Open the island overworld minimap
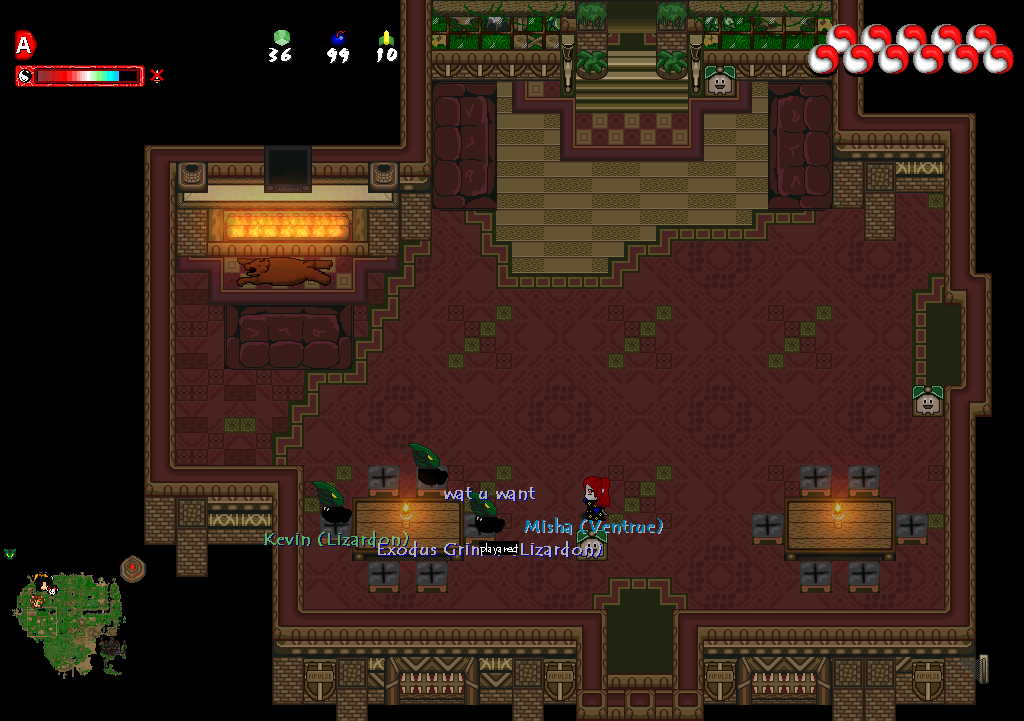 coord(69,620)
